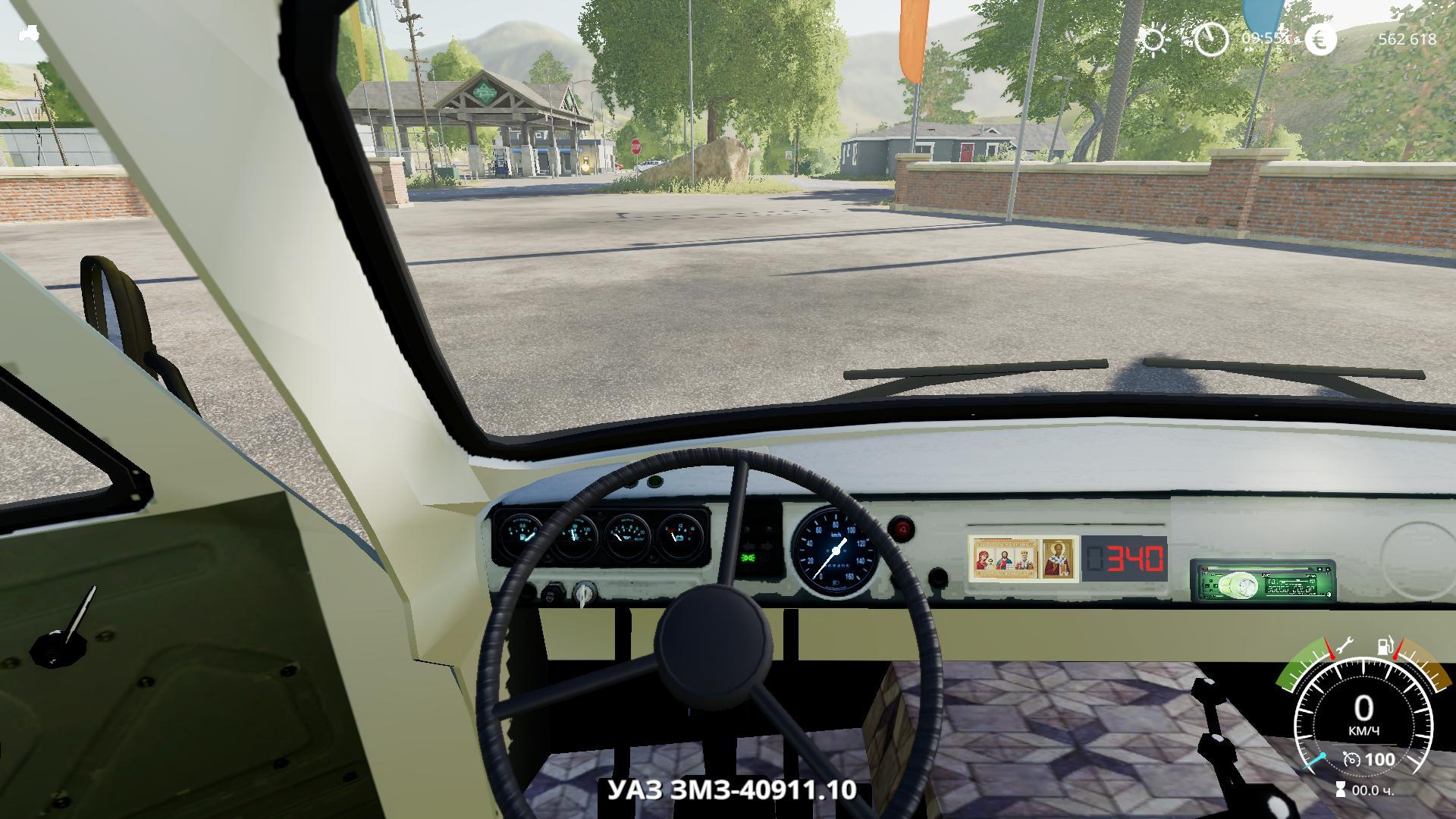Viewport: 1456px width, 819px height.
Task: Select the sun weather icon
Action: tap(1153, 39)
